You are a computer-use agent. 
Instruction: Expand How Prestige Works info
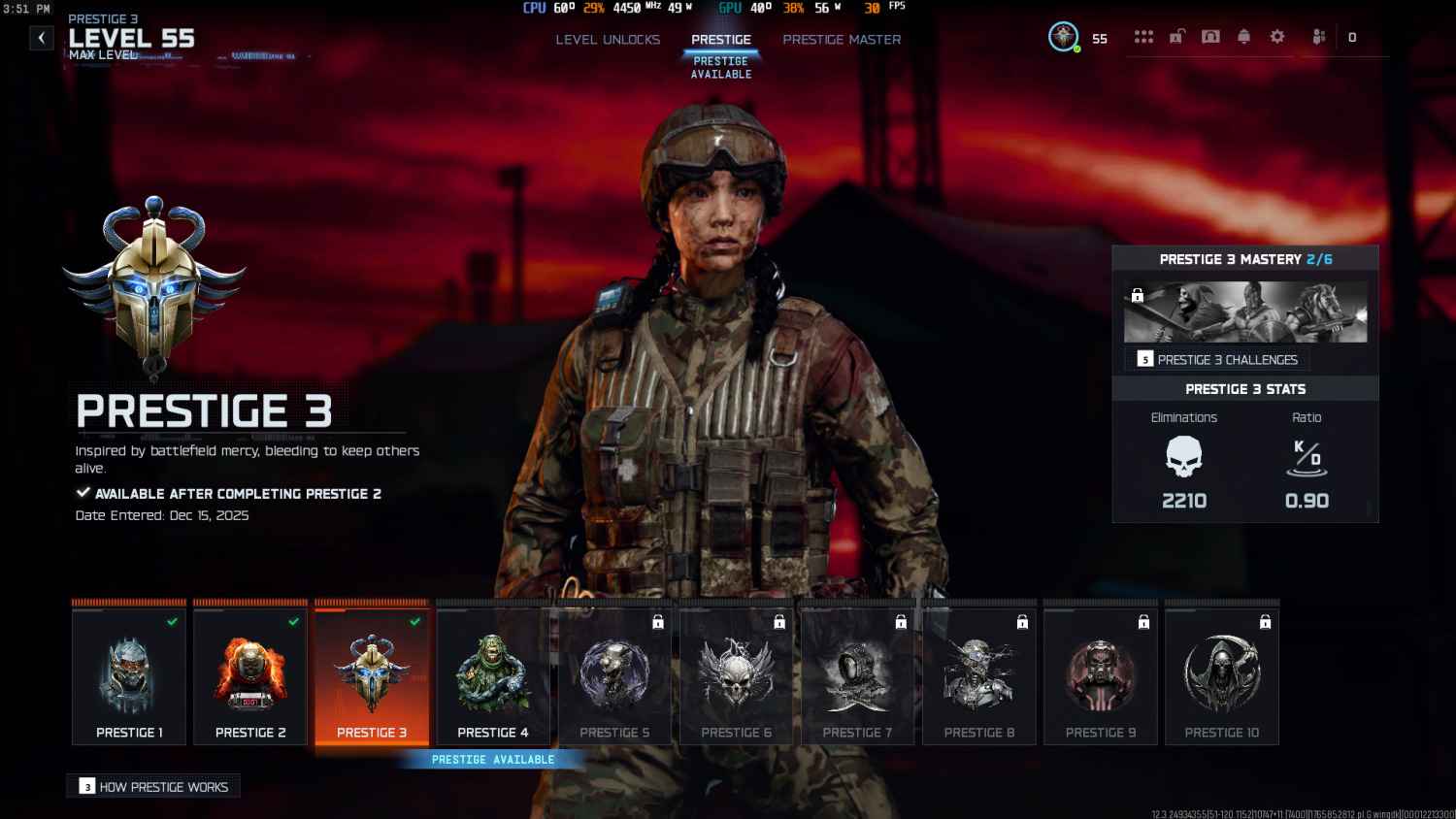(x=152, y=786)
